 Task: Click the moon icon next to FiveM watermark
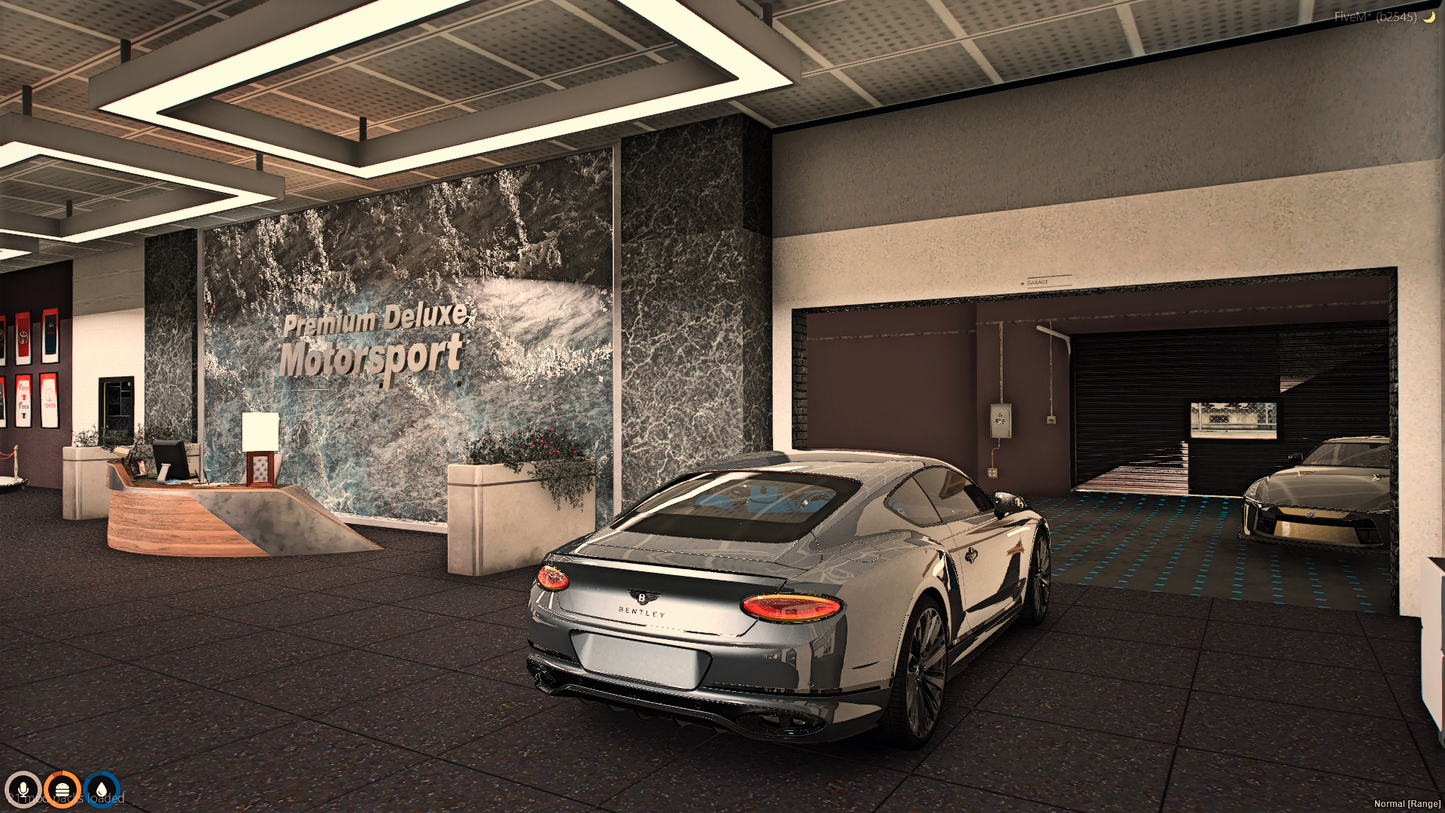(x=1427, y=15)
